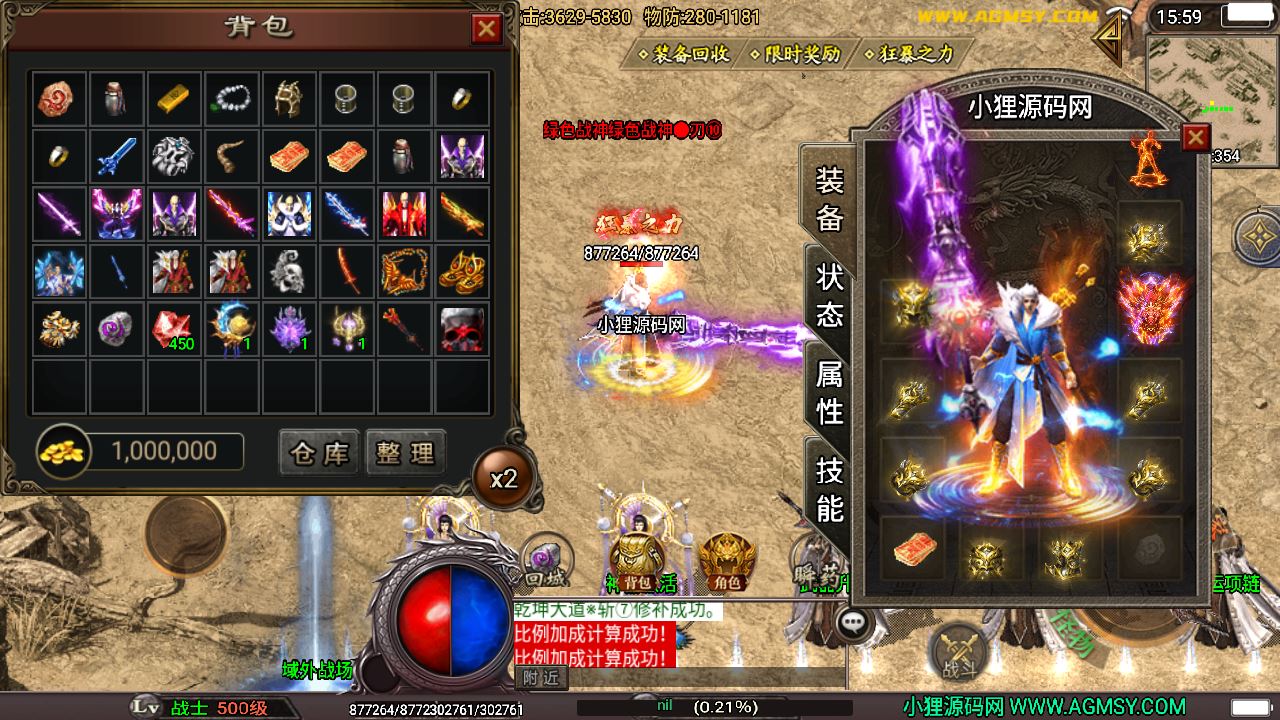
Task: Sort the bag with 整理
Action: coord(405,453)
